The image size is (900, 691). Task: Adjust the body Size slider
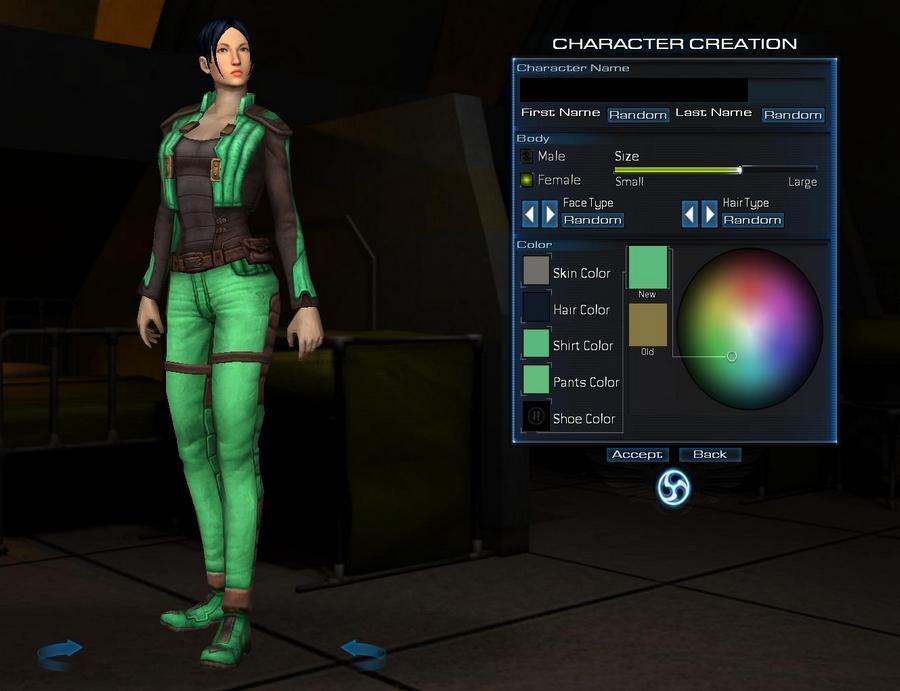tap(740, 170)
